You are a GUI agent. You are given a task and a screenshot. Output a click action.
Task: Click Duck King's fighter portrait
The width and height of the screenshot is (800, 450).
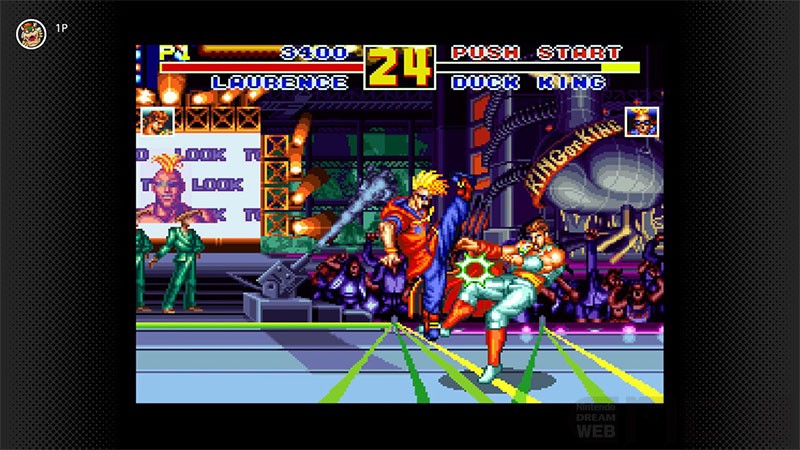click(x=642, y=122)
